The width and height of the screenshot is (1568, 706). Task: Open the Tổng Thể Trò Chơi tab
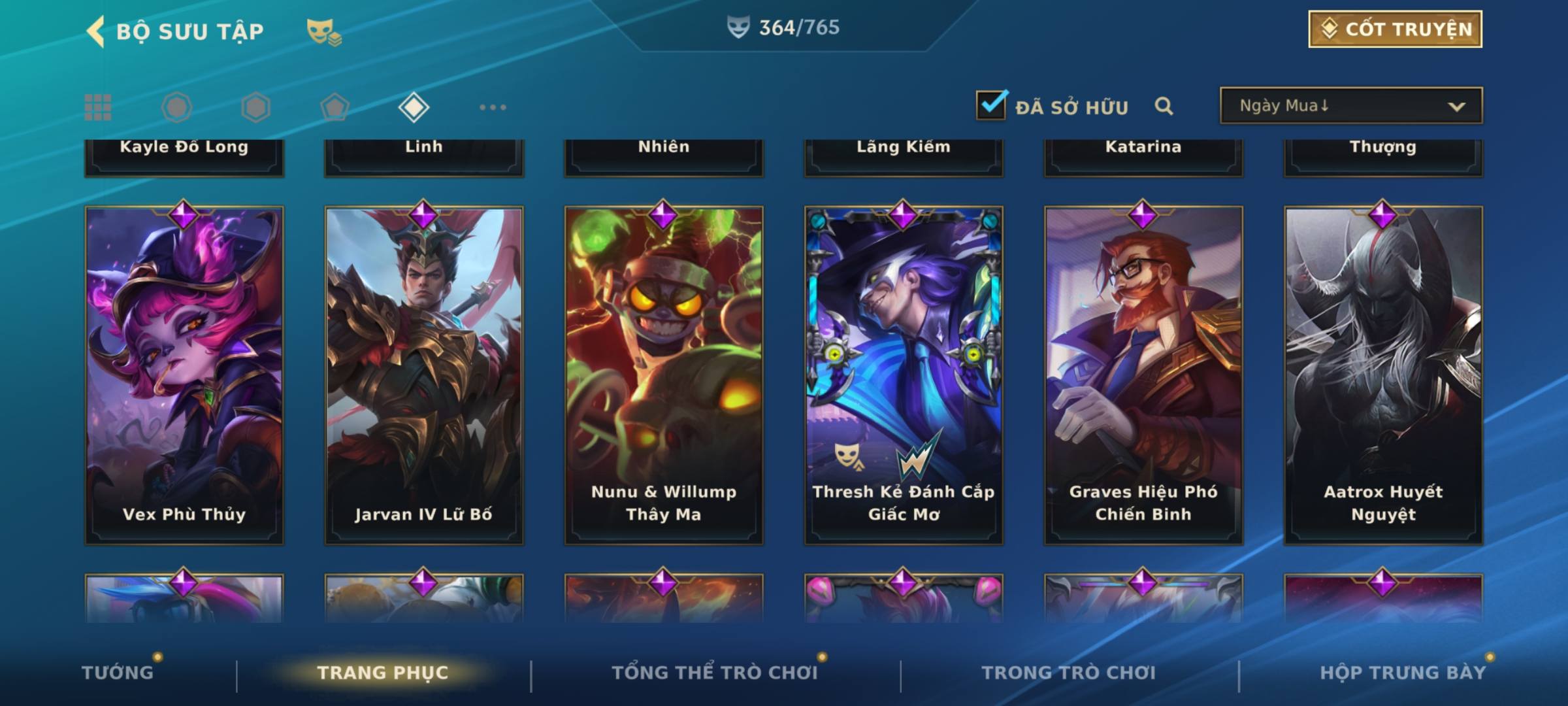coord(715,673)
